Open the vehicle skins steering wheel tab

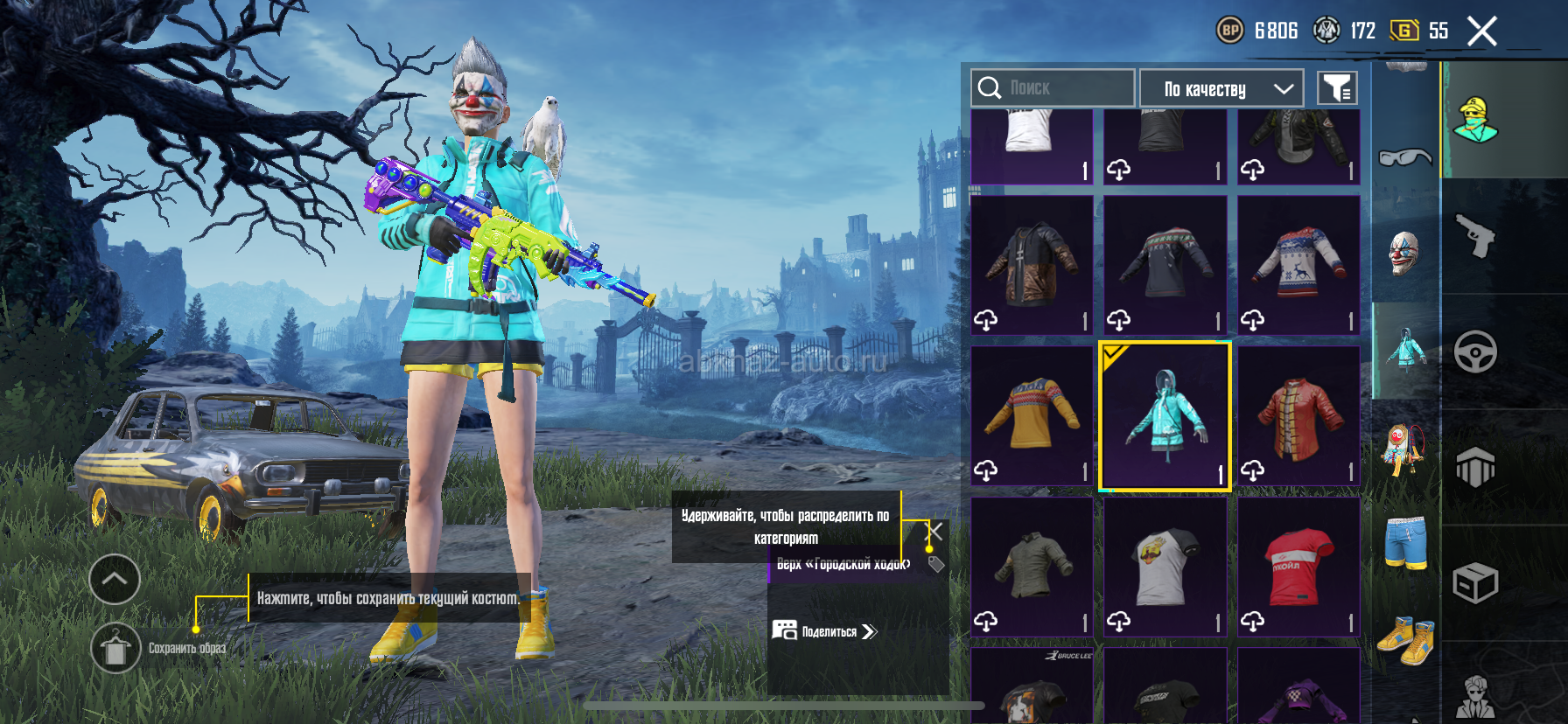tap(1476, 352)
